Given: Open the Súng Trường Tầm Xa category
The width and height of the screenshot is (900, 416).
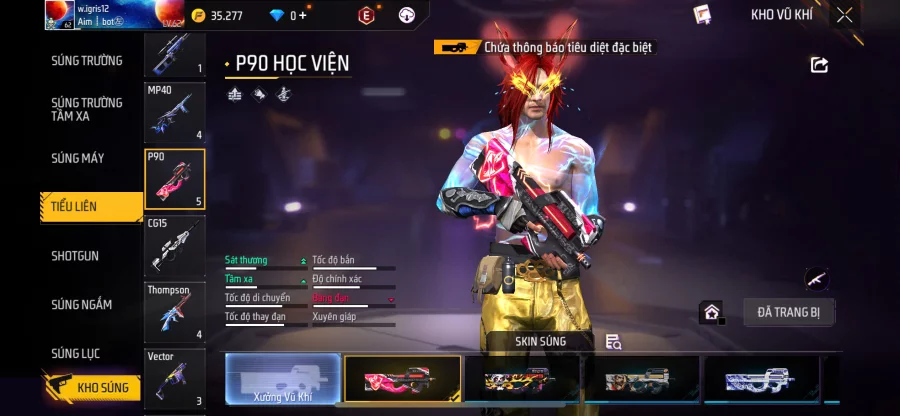Looking at the screenshot, I should tap(87, 109).
